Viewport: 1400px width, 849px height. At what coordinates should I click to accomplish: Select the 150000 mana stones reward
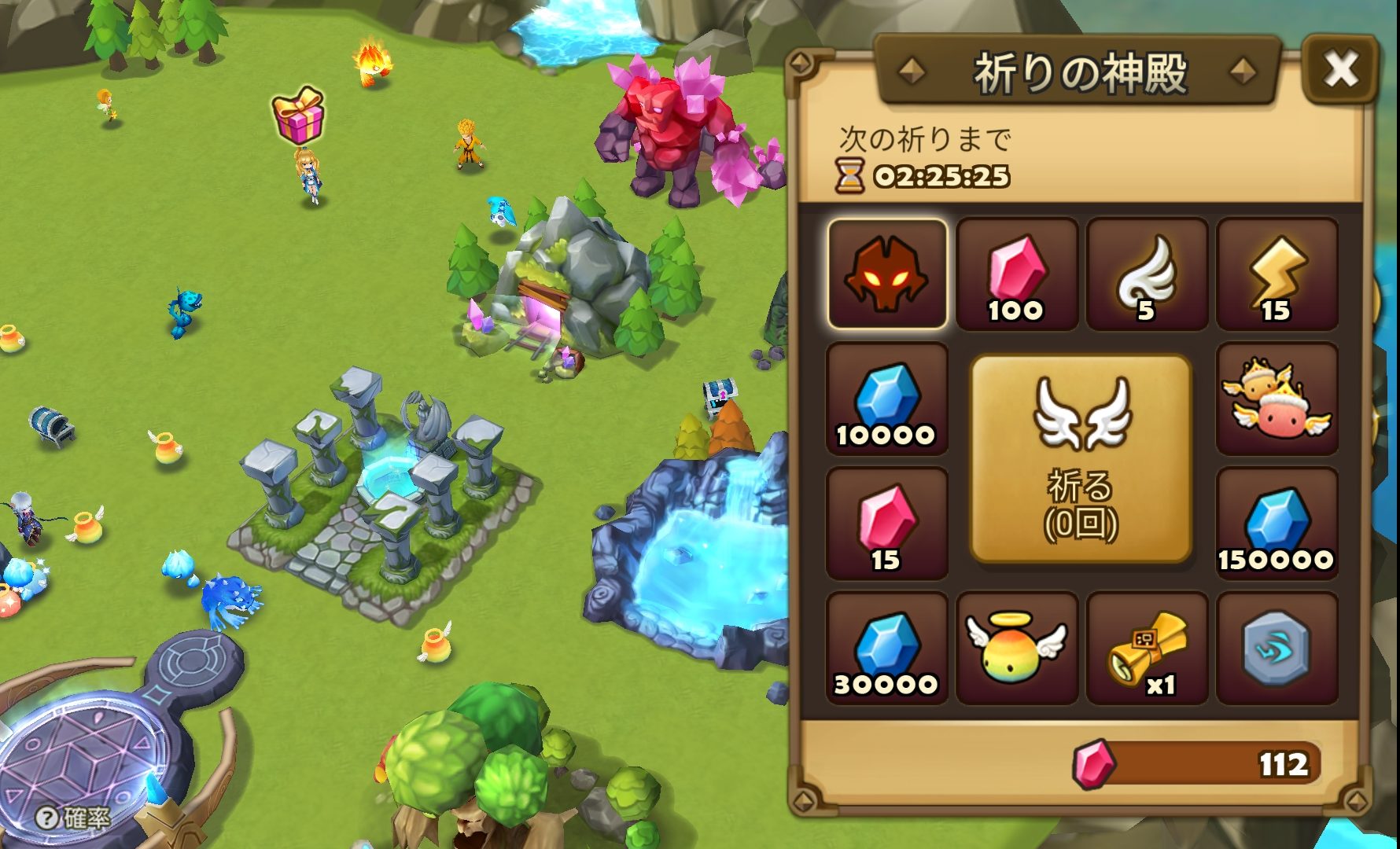click(x=1278, y=525)
